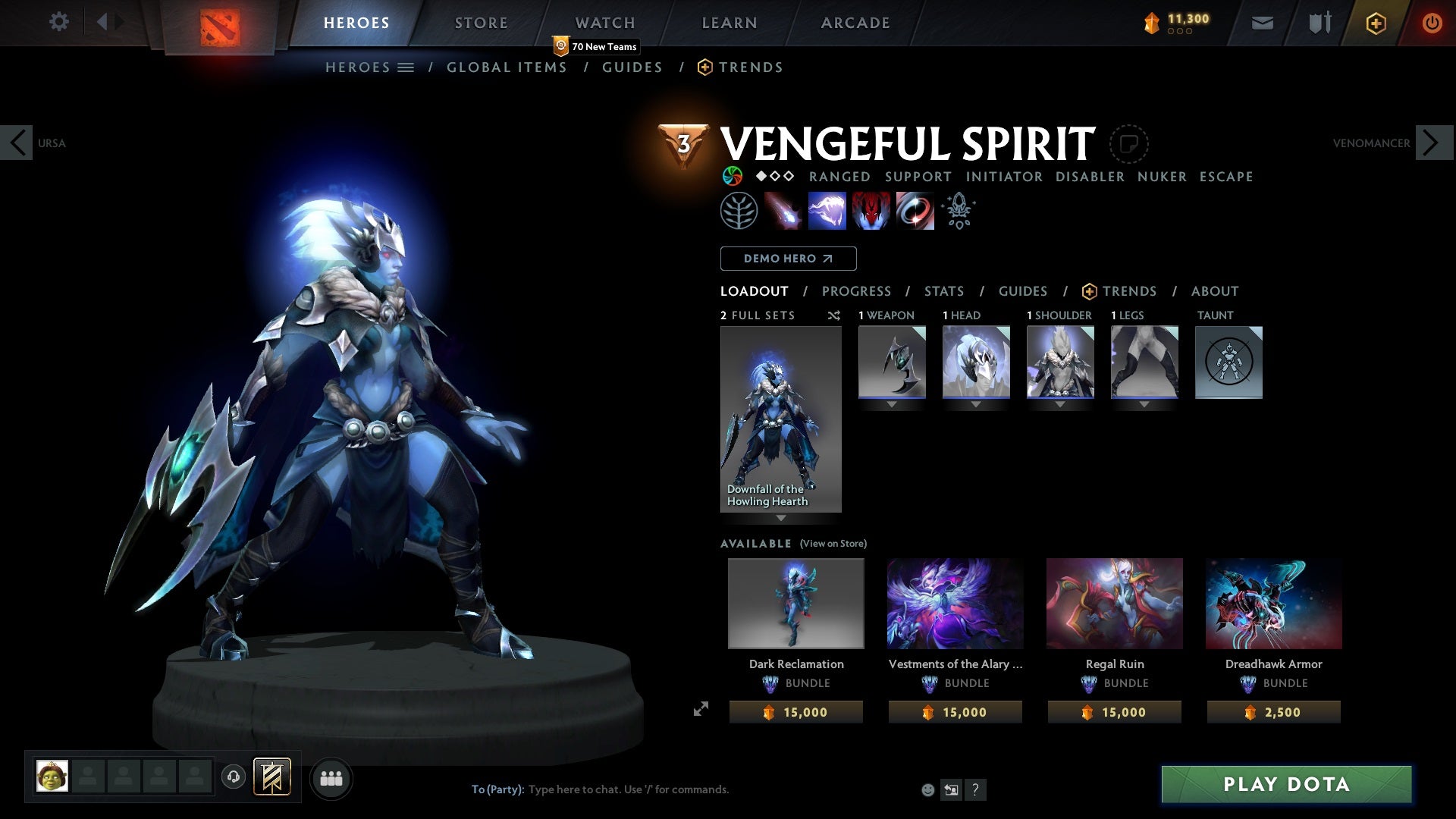Open the weapon slot dropdown arrow
Image resolution: width=1456 pixels, height=819 pixels.
pos(892,403)
